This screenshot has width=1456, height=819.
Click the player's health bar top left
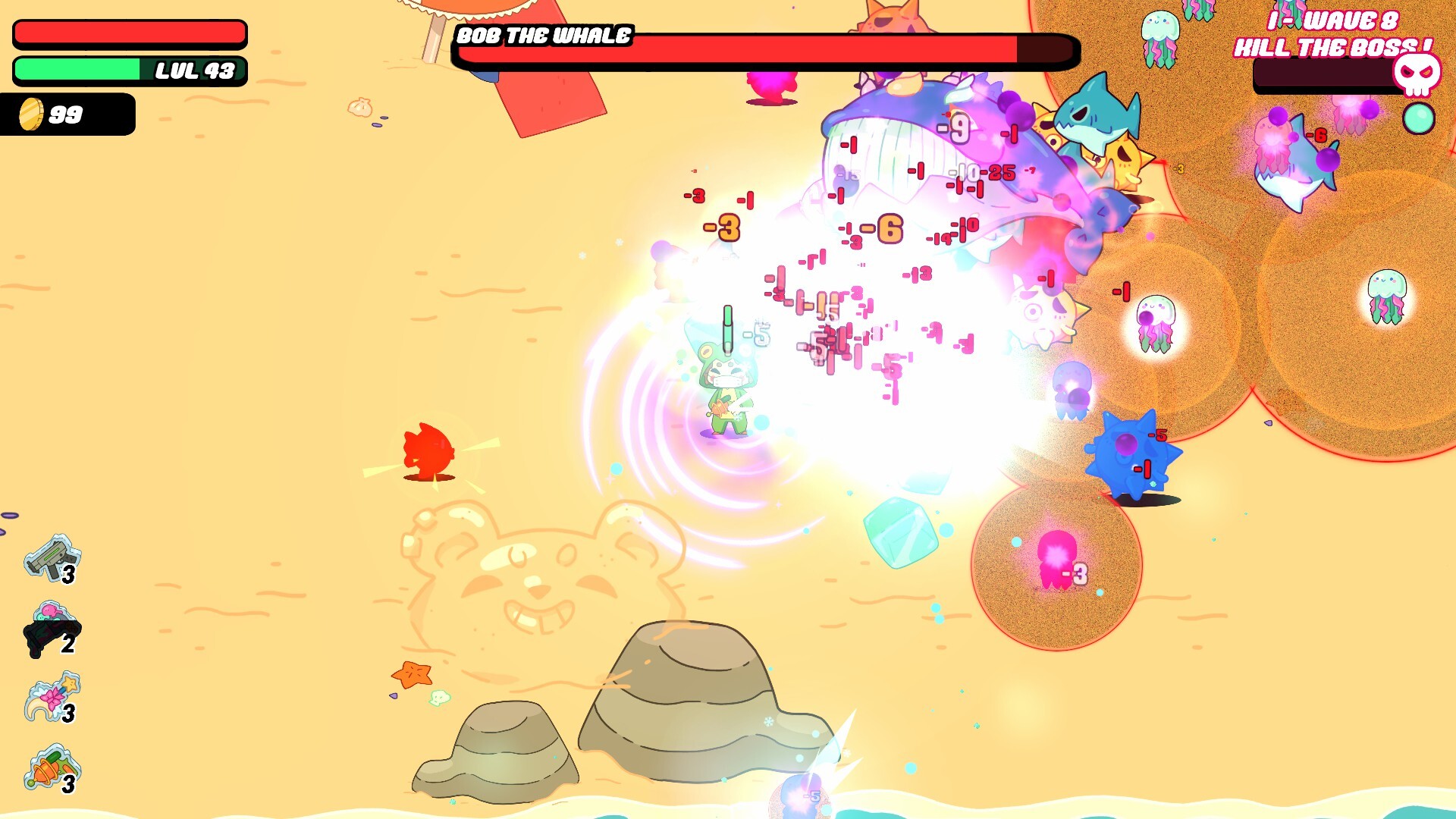click(129, 32)
